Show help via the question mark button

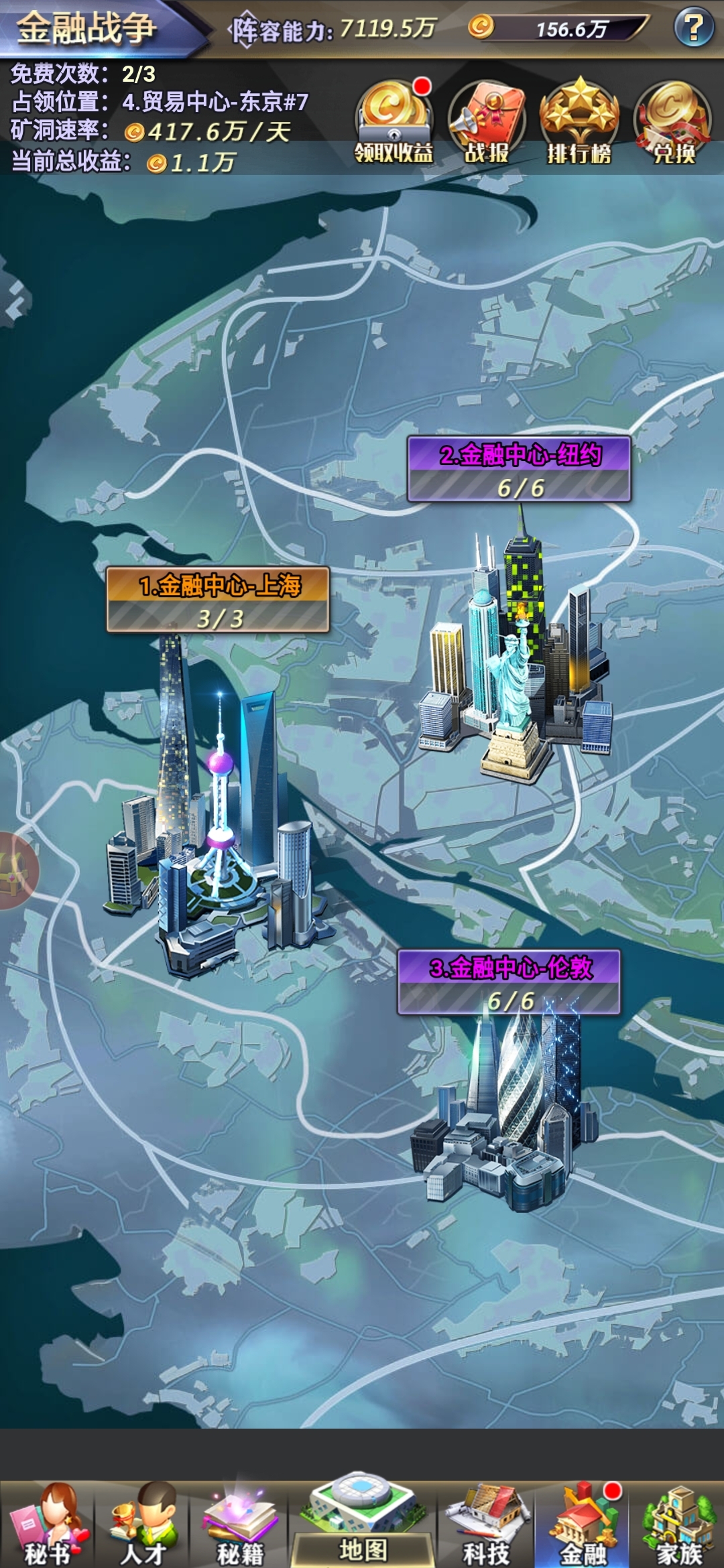pos(693,27)
